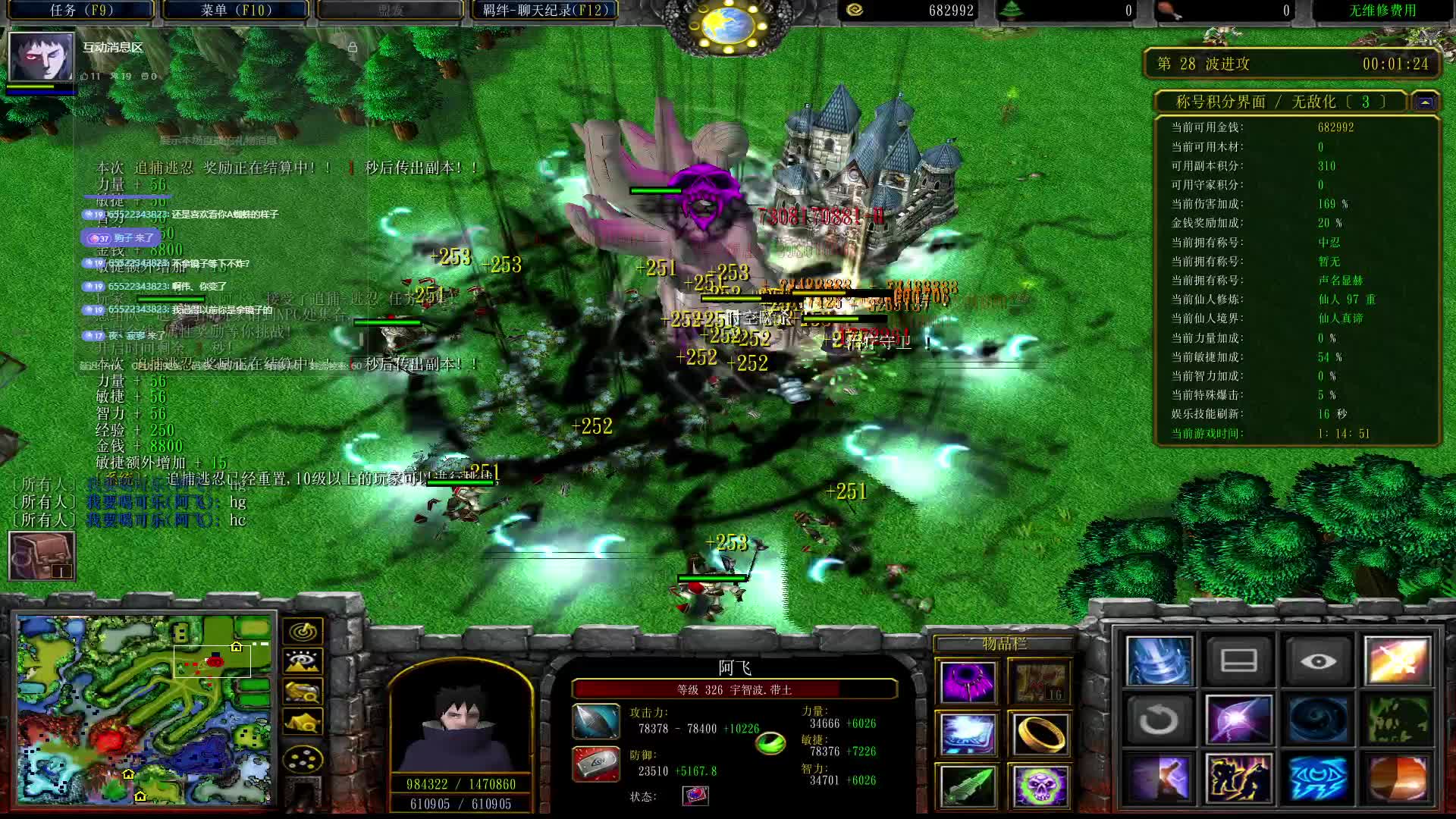Toggle minimap terrain display button
The width and height of the screenshot is (1456, 819).
[x=303, y=661]
